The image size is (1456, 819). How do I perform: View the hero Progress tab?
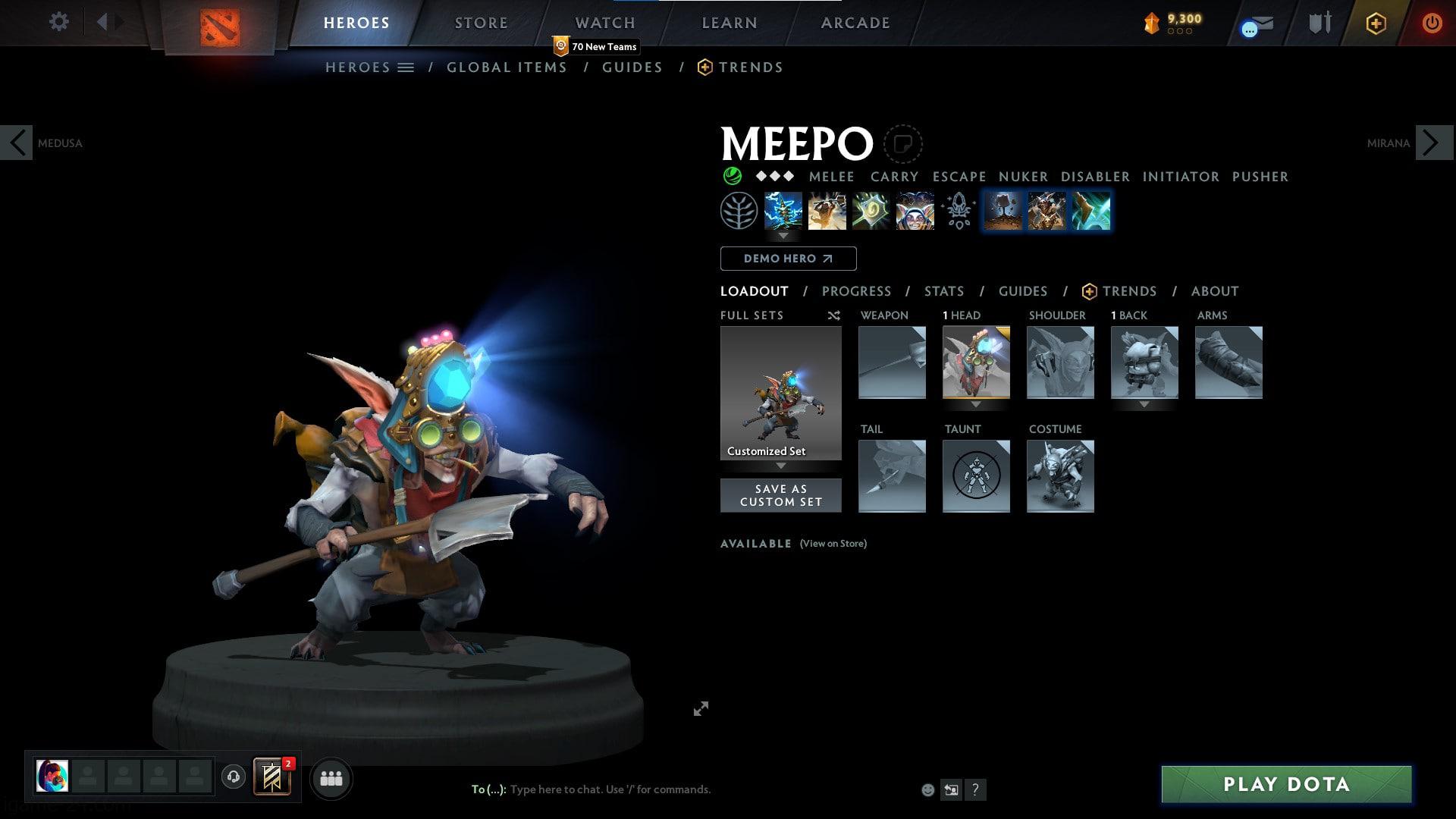coord(856,291)
